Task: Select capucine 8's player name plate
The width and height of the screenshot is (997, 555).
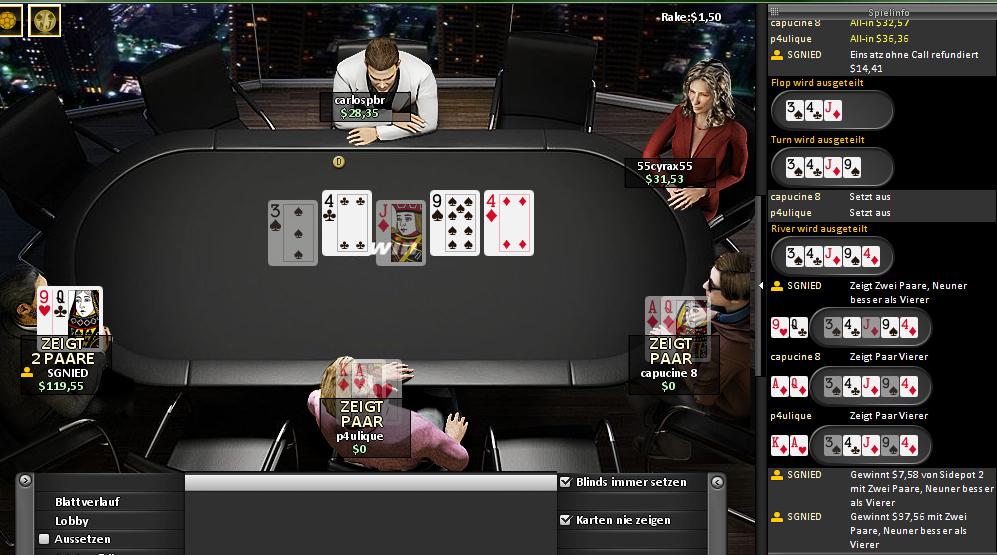Action: click(x=668, y=379)
